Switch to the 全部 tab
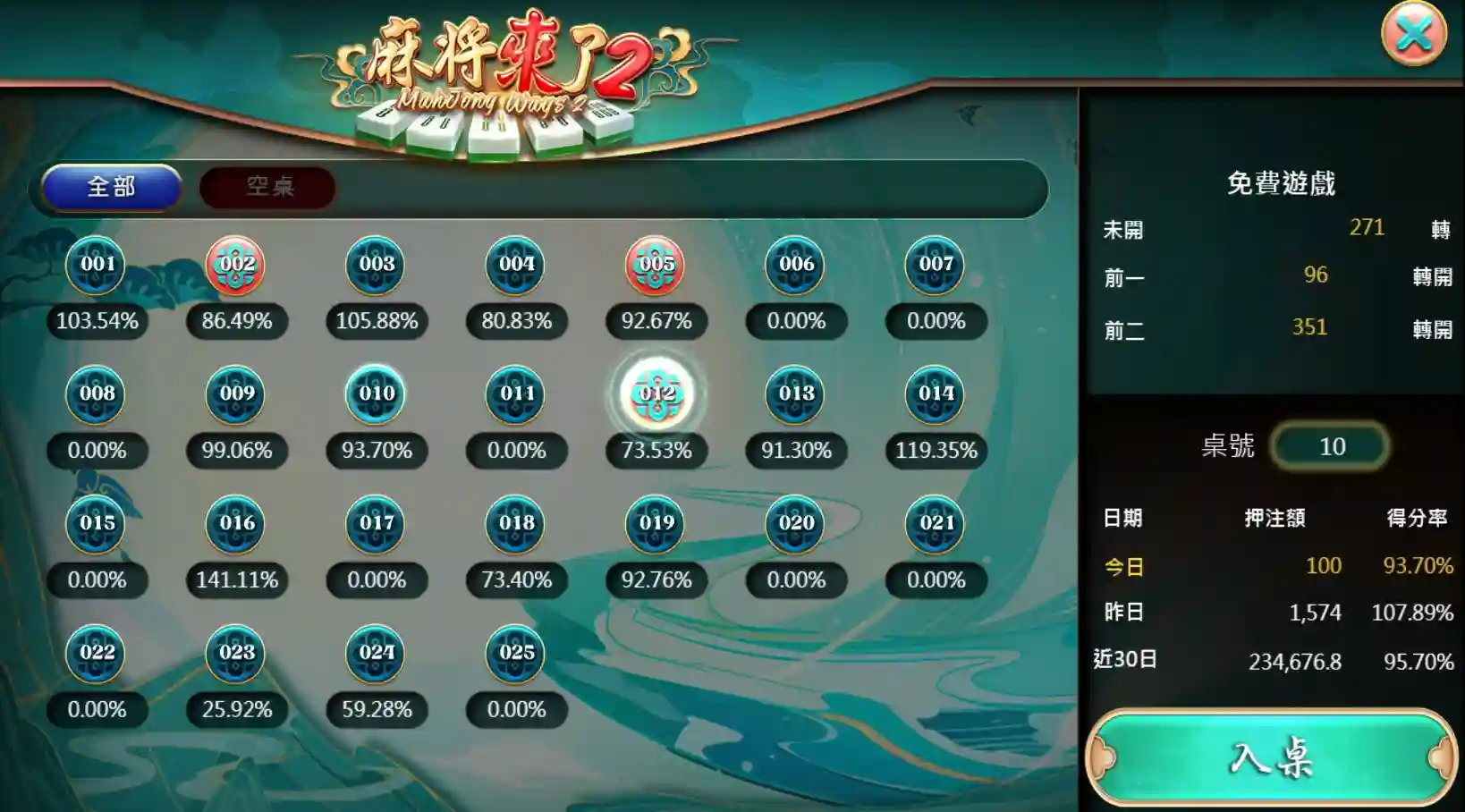Screen dimensions: 1465x812 coord(112,188)
